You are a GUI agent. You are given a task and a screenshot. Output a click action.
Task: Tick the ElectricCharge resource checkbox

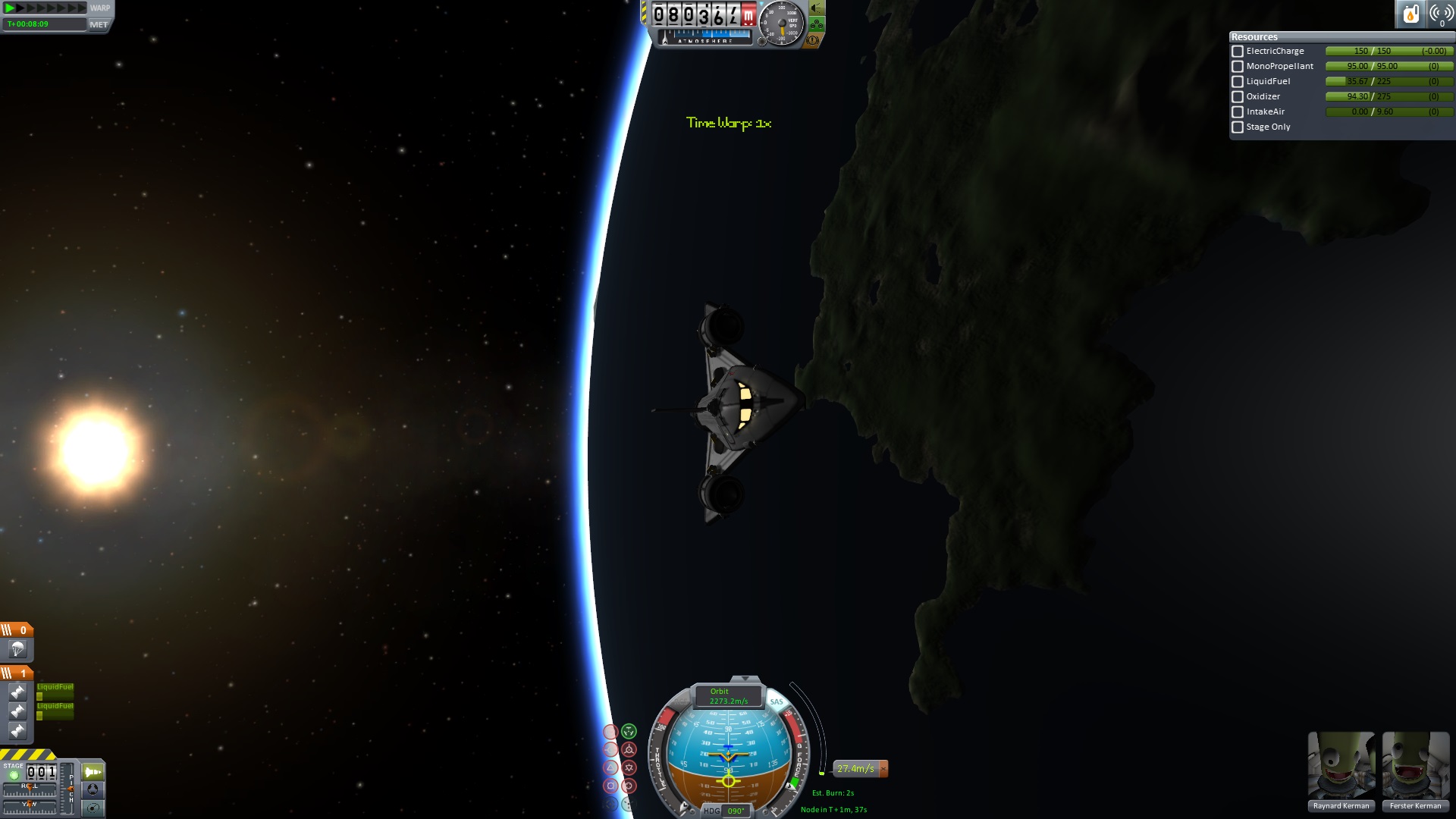(x=1238, y=52)
